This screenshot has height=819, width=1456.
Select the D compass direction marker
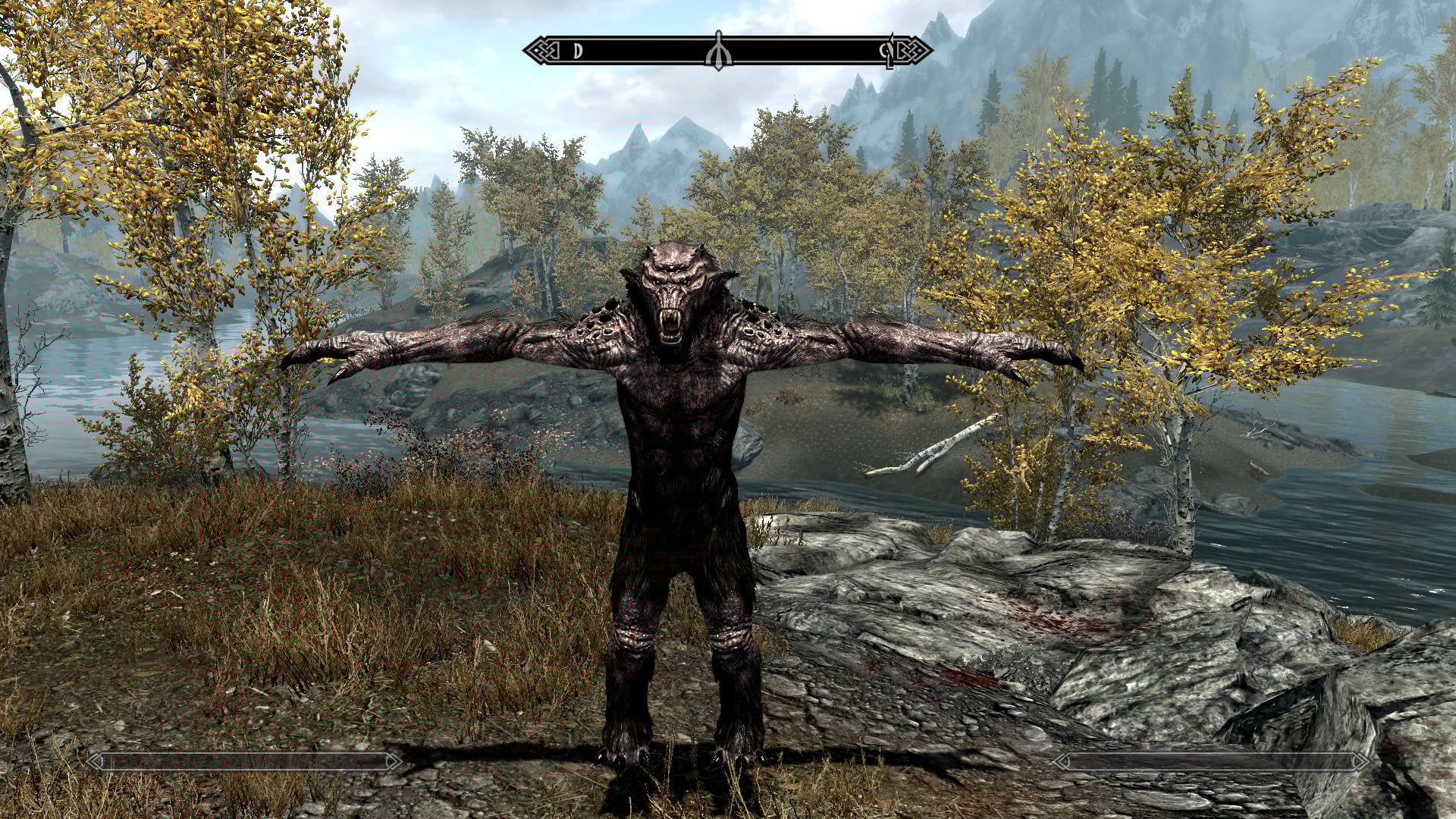pos(578,52)
